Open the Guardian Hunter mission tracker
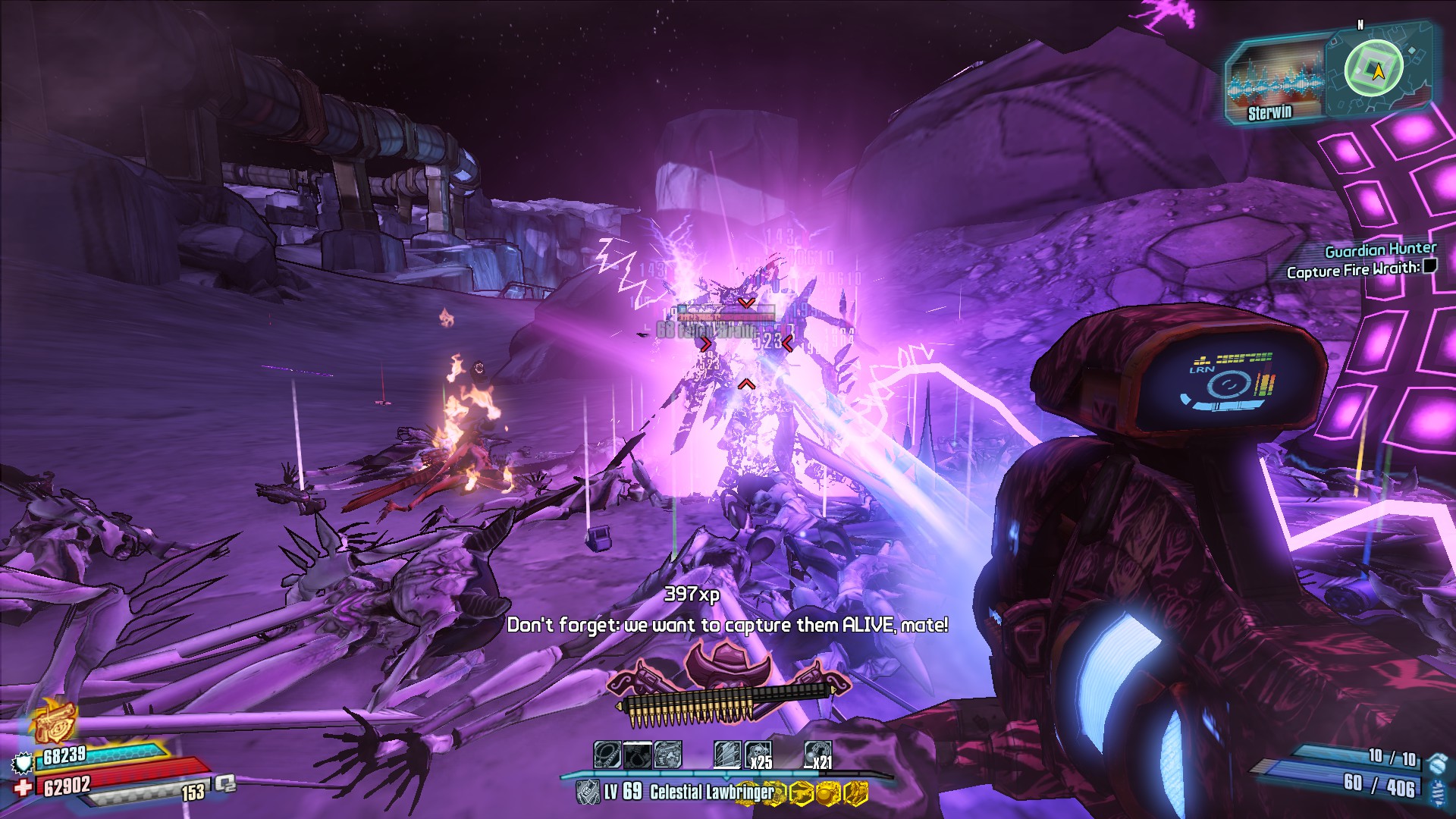This screenshot has width=1456, height=819. 1380,249
